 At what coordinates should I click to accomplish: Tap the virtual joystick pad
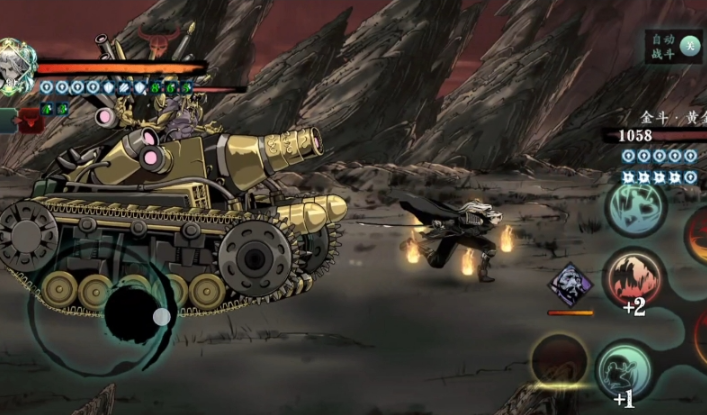137,314
